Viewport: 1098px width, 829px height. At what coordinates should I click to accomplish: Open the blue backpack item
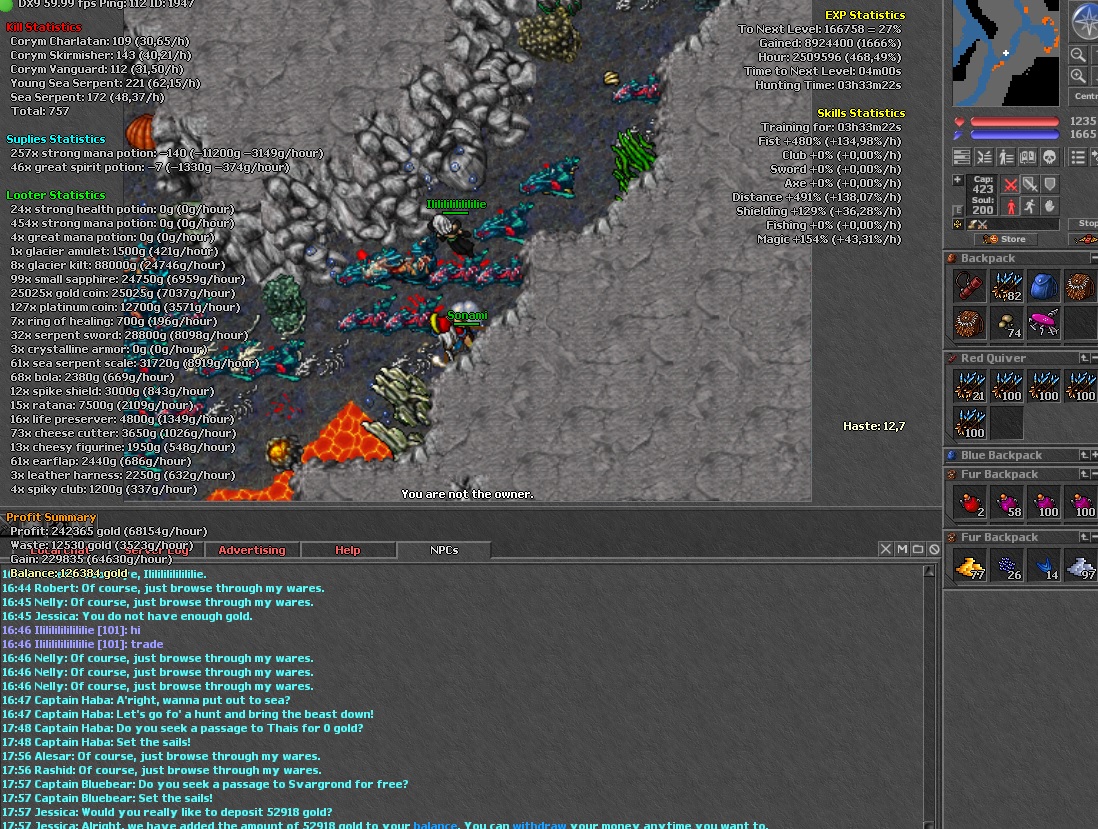click(x=1044, y=286)
